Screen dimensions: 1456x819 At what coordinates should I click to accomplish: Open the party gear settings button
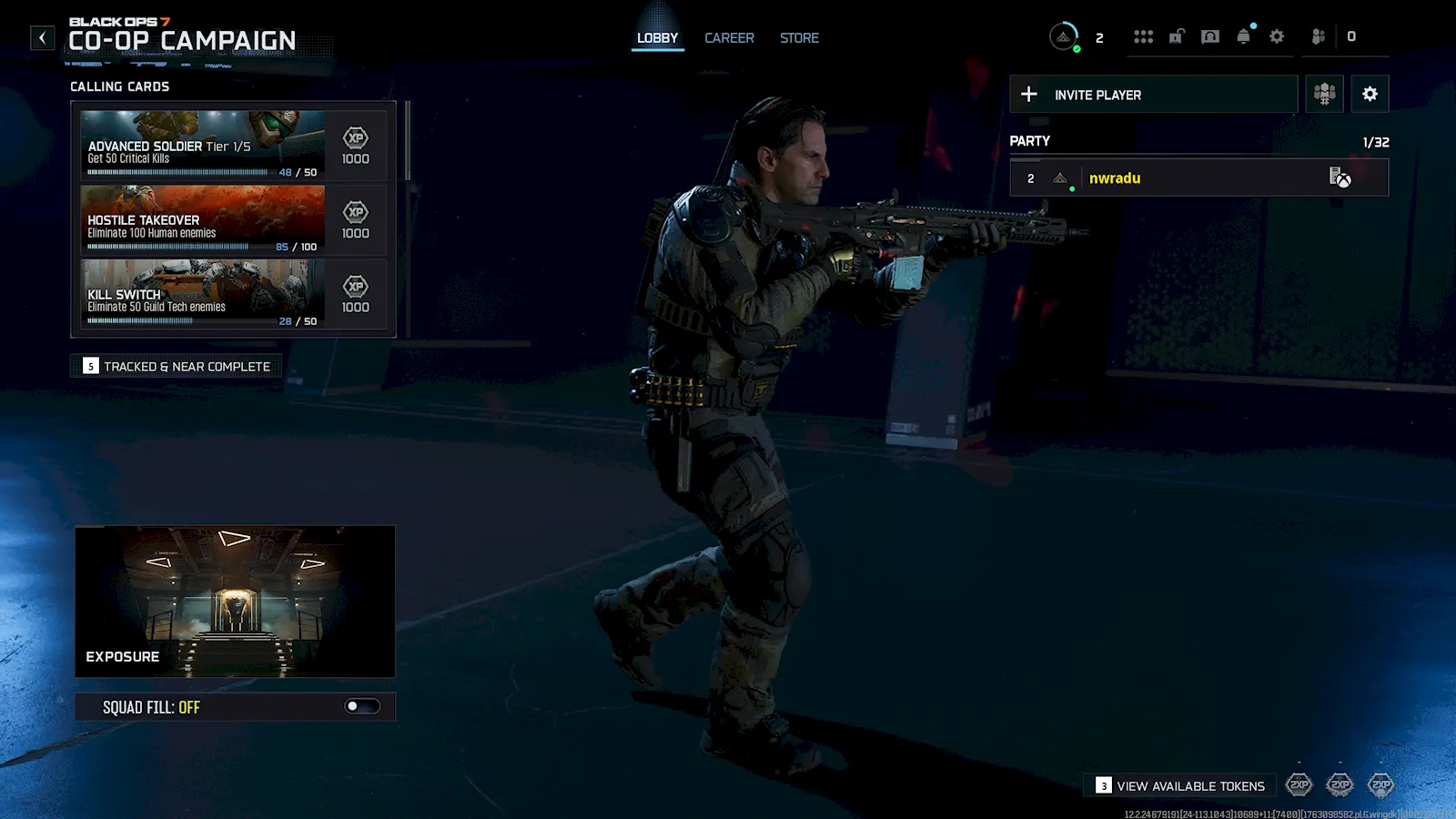tap(1370, 95)
